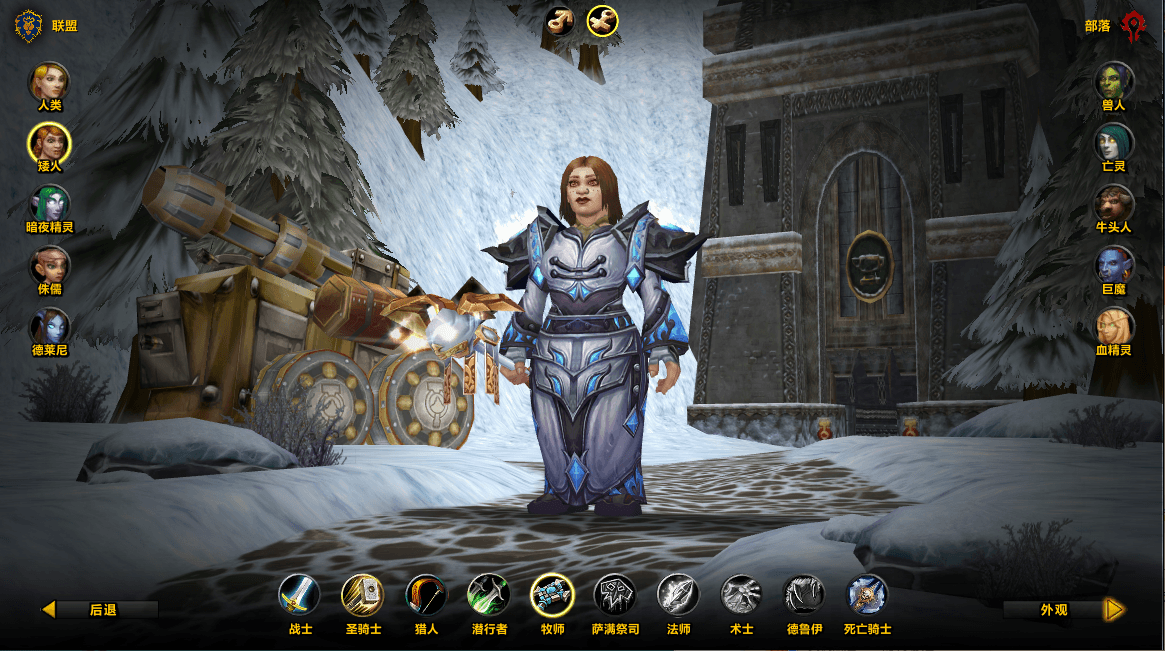Screen dimensions: 1165x651
Task: Choose the Rogue class (潜行者)
Action: click(489, 594)
